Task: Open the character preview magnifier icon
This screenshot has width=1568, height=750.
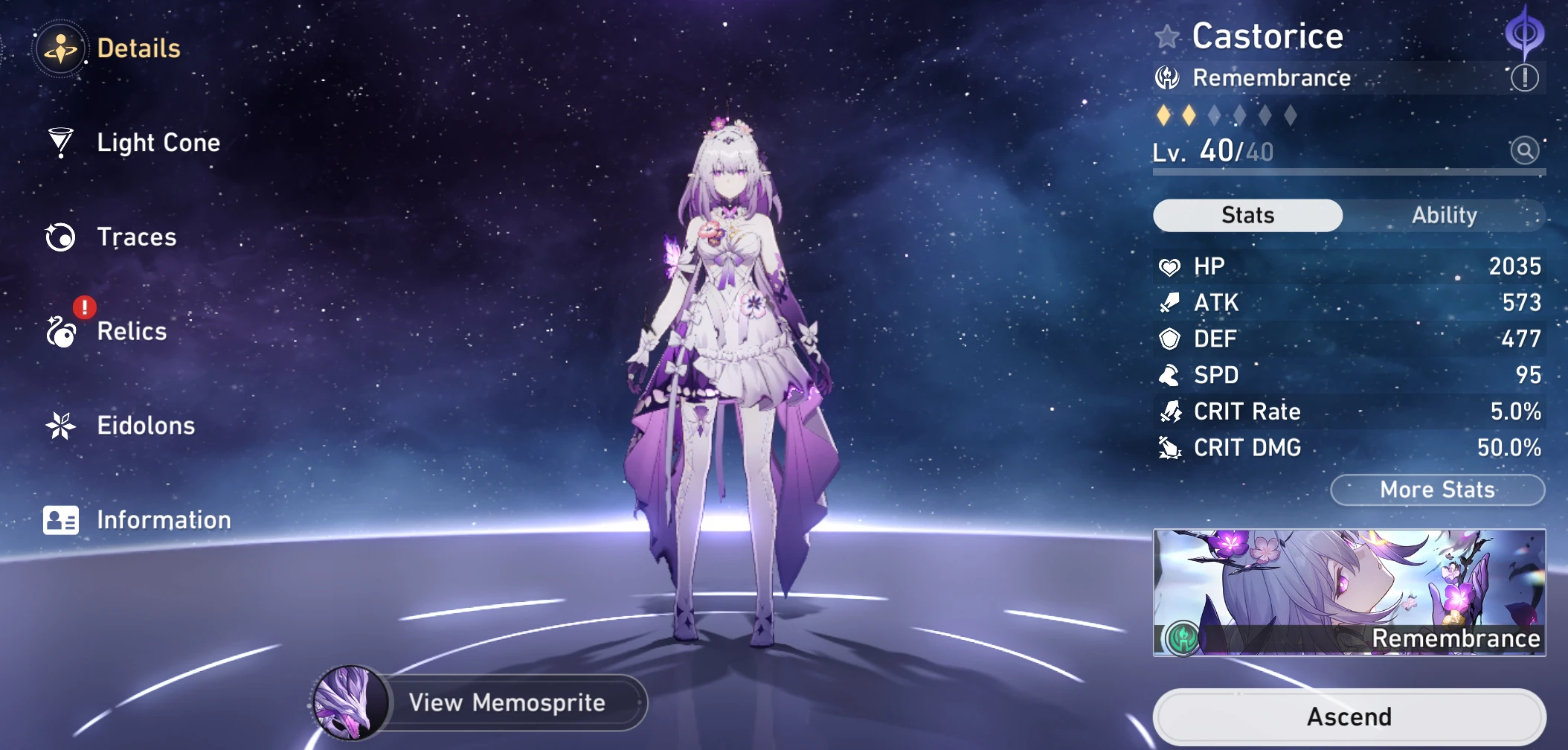Action: tap(1523, 150)
